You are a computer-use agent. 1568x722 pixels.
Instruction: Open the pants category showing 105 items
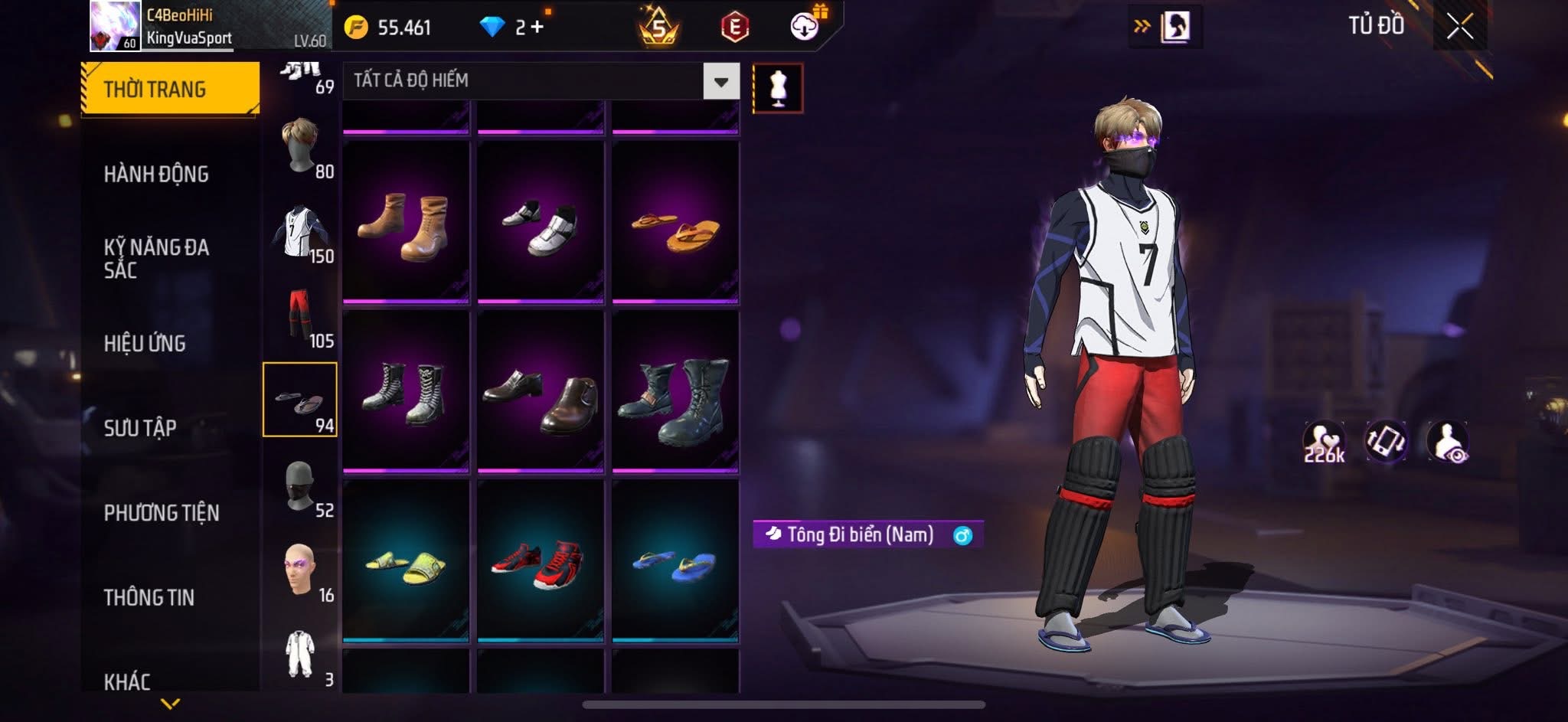(301, 315)
